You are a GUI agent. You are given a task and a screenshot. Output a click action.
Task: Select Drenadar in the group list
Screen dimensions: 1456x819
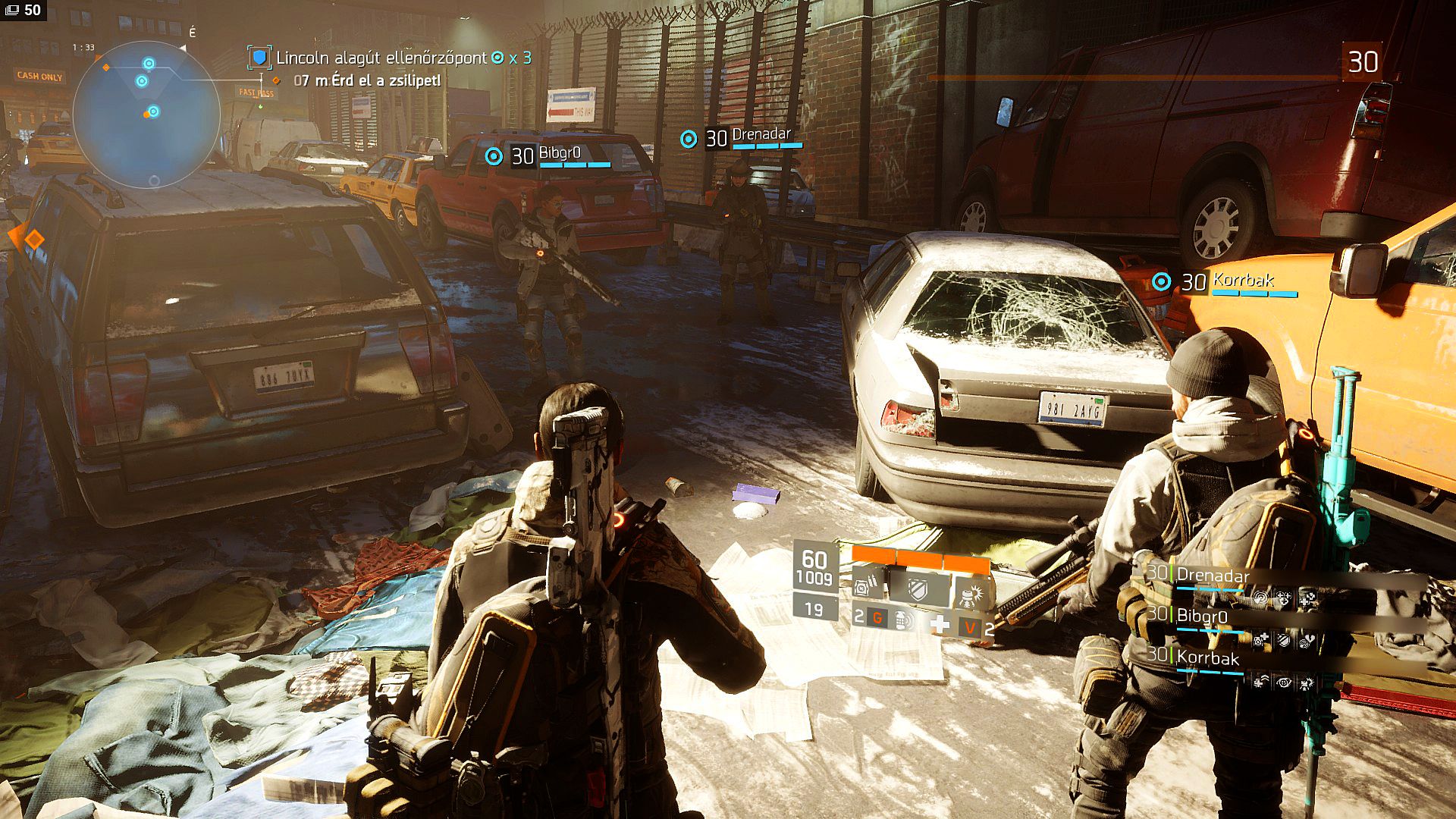(x=1212, y=576)
